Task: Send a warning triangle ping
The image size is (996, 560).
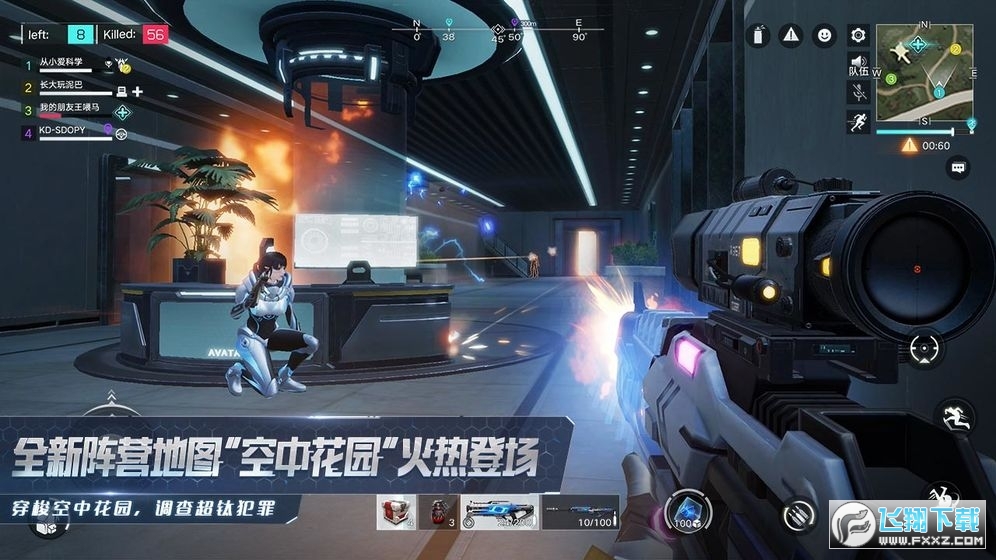Action: tap(791, 35)
